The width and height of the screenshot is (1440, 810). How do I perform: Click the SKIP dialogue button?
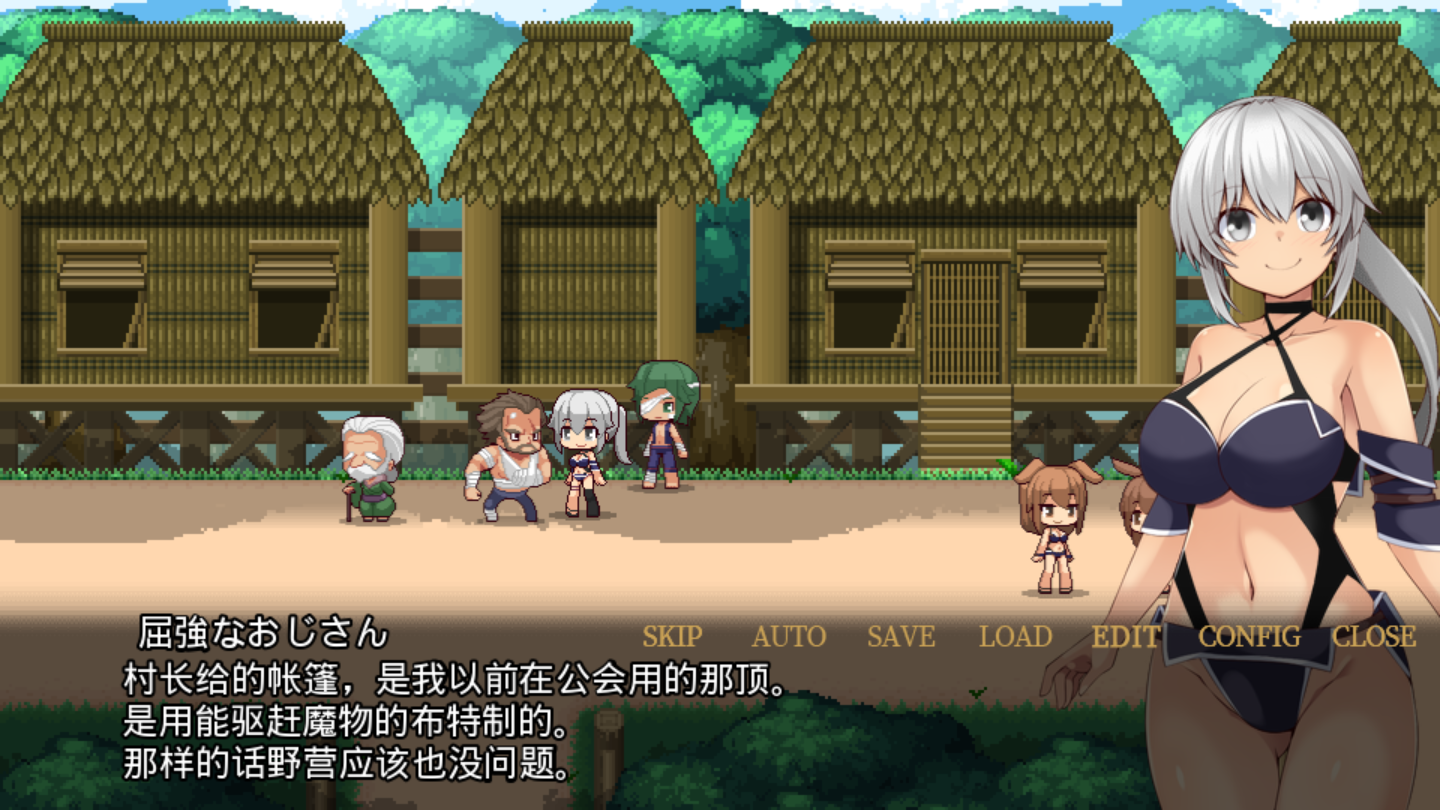[672, 637]
